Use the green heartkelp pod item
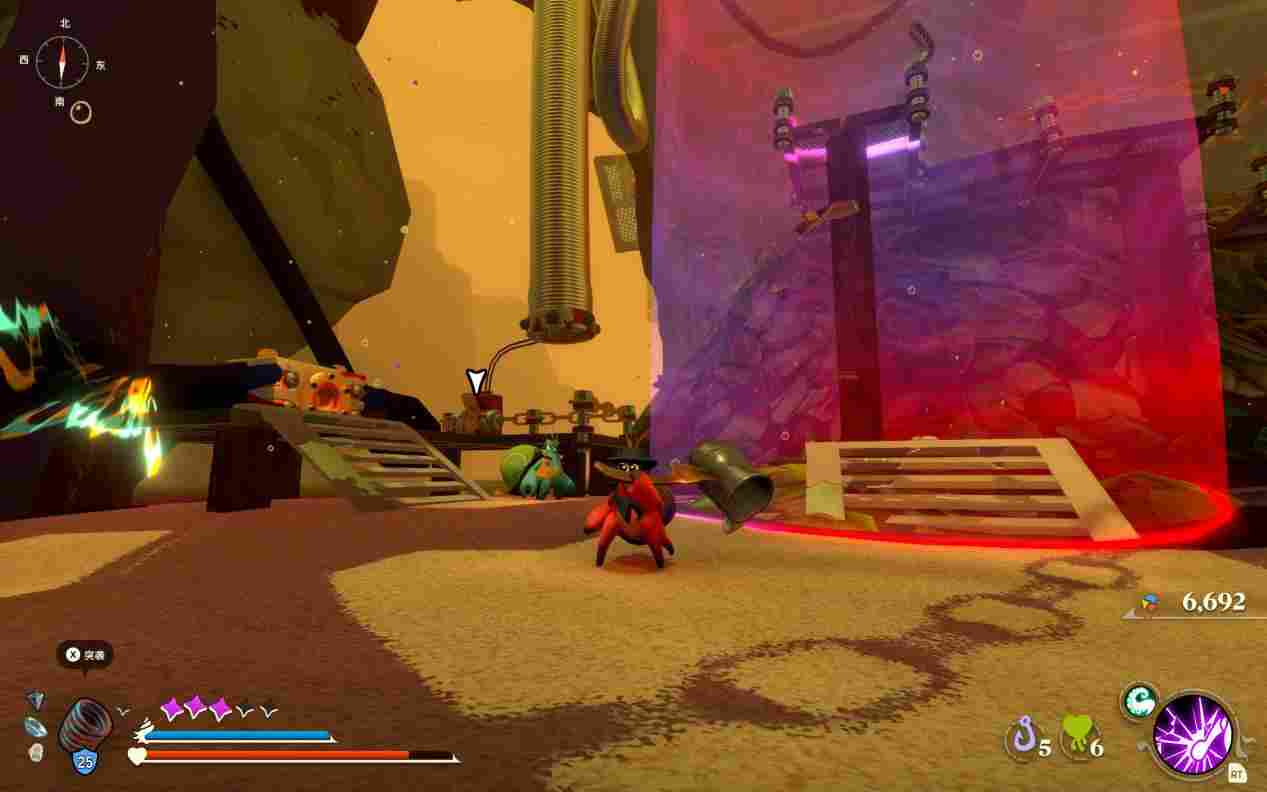 coord(1076,738)
